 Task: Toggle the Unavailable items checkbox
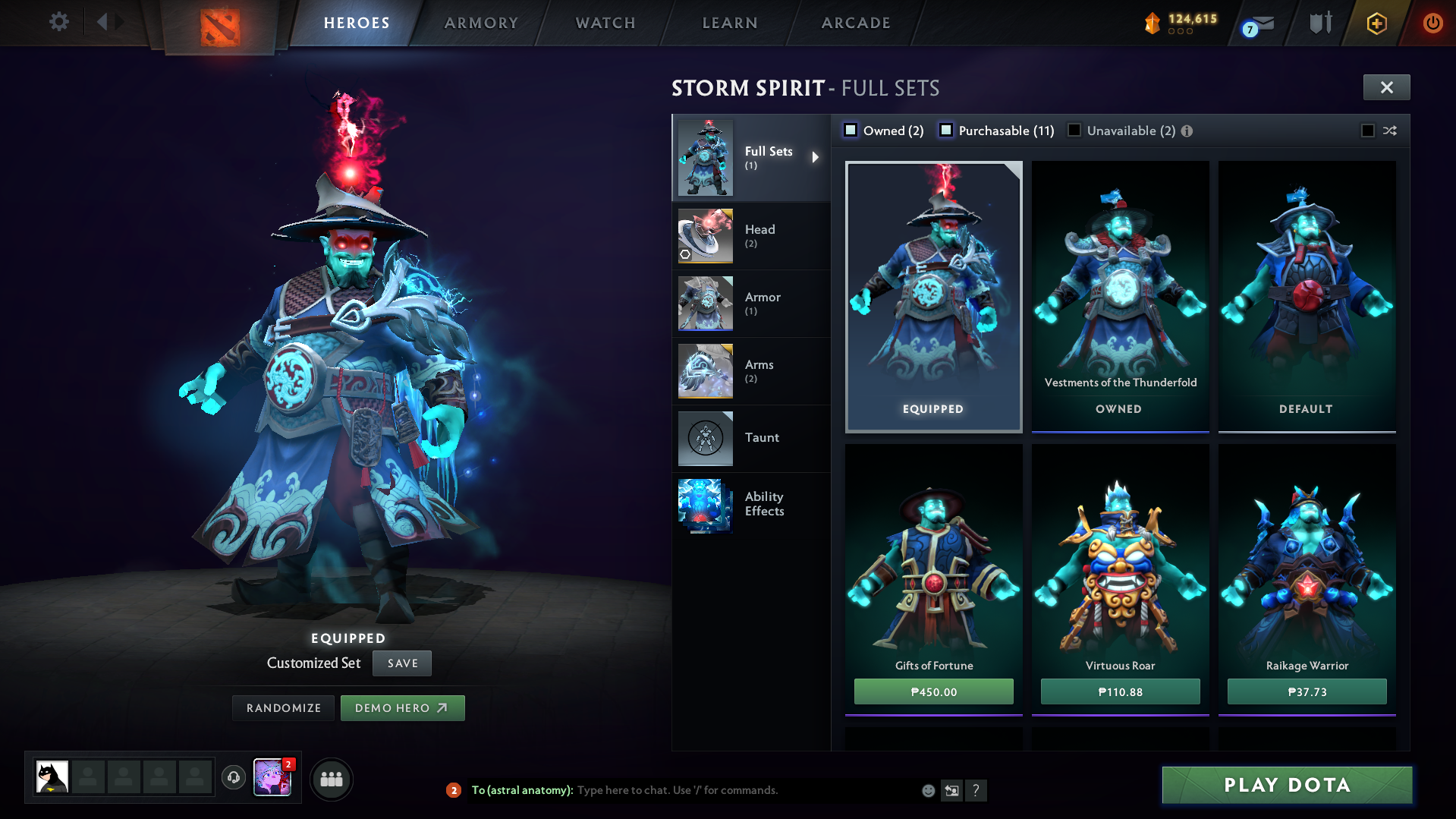coord(1074,130)
